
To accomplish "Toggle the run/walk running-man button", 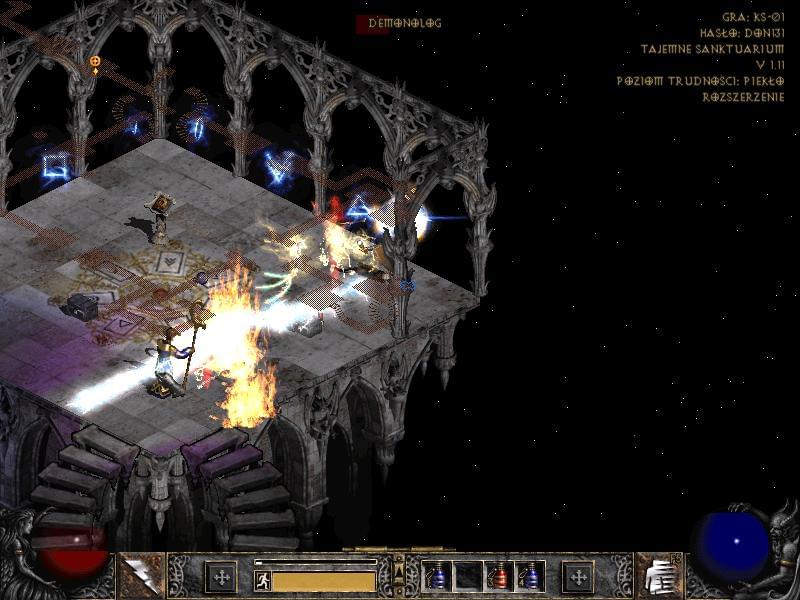I will (x=262, y=580).
